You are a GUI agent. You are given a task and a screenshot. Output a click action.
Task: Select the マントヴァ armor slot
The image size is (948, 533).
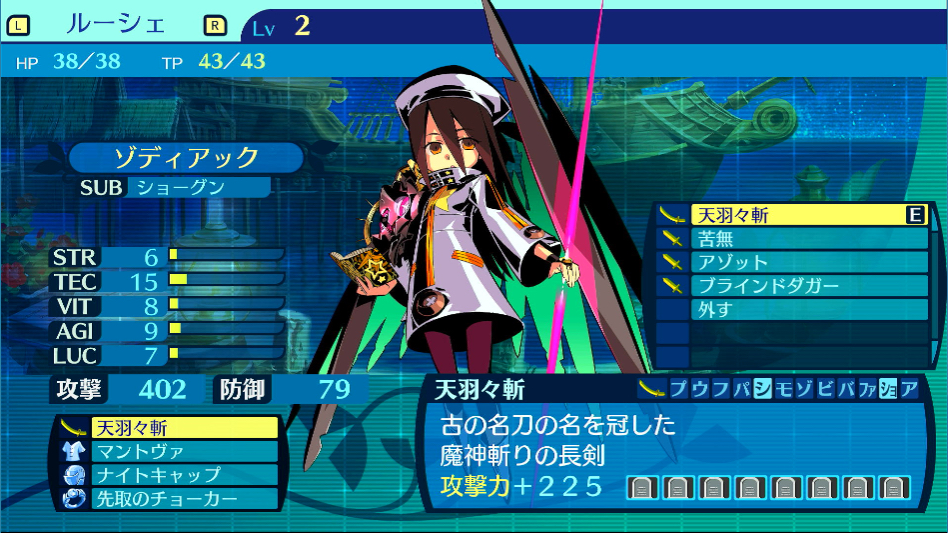coord(168,451)
